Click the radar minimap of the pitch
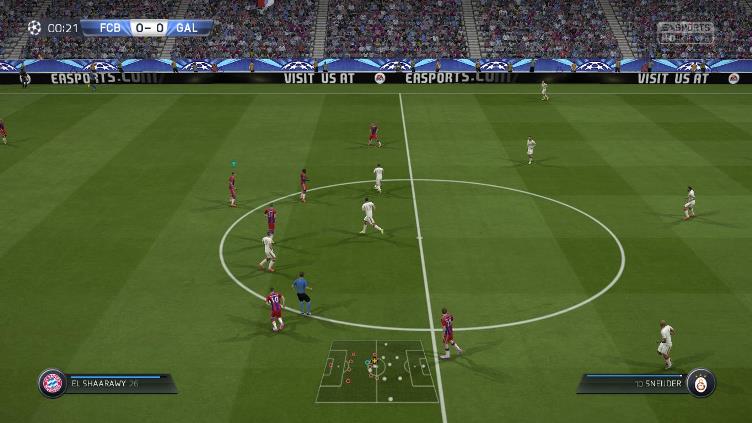Screen dimensions: 752x423 pyautogui.click(x=377, y=371)
